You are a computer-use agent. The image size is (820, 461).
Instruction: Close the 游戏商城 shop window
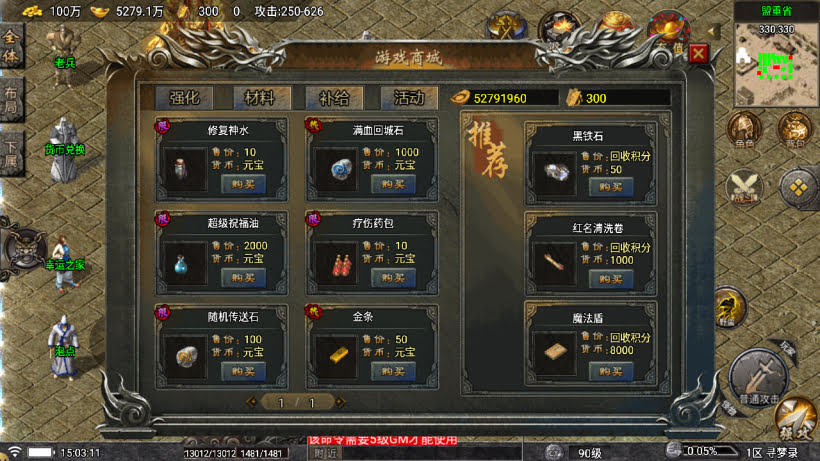698,54
